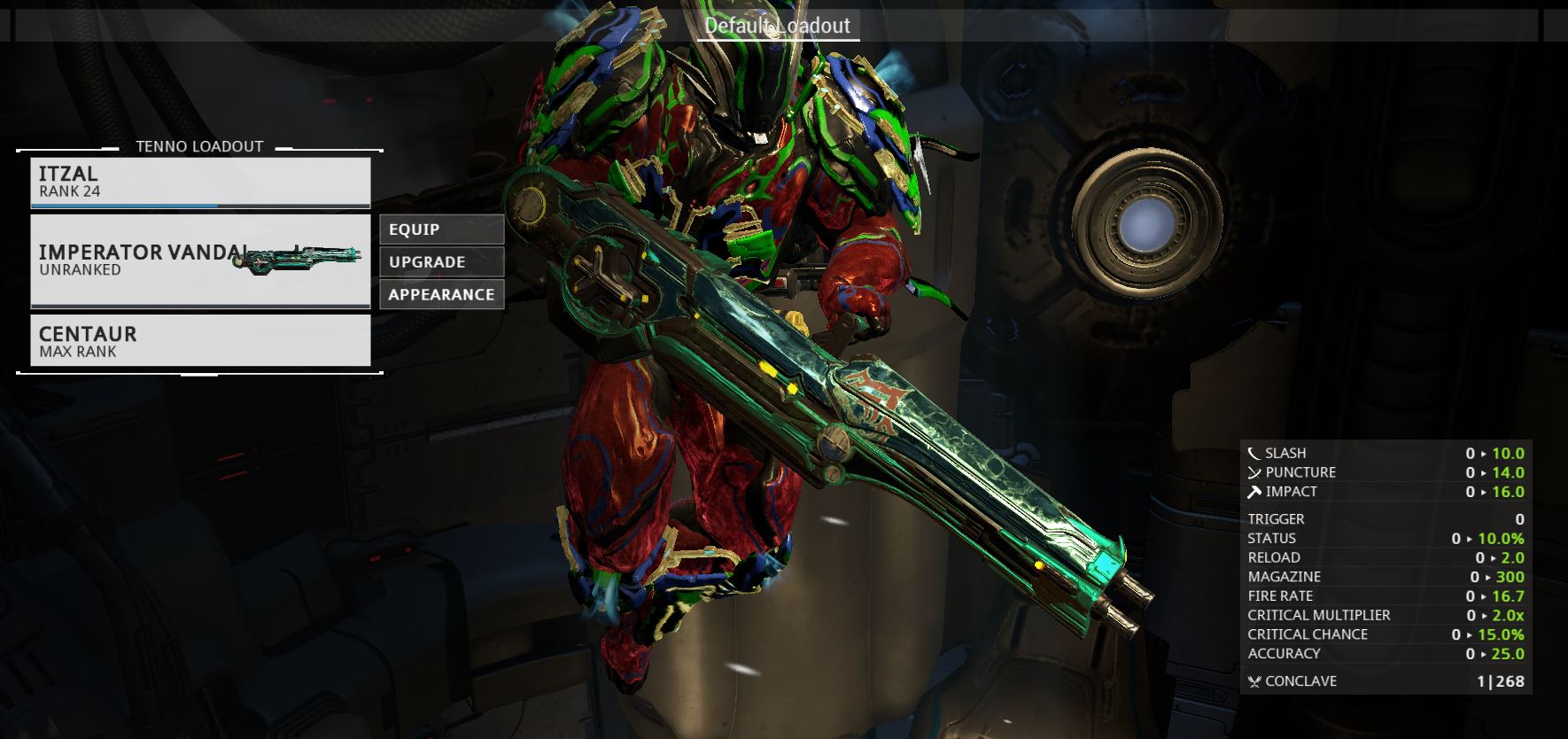This screenshot has width=1568, height=739.
Task: Select the Imperator Vandal weapon slot
Action: click(200, 261)
